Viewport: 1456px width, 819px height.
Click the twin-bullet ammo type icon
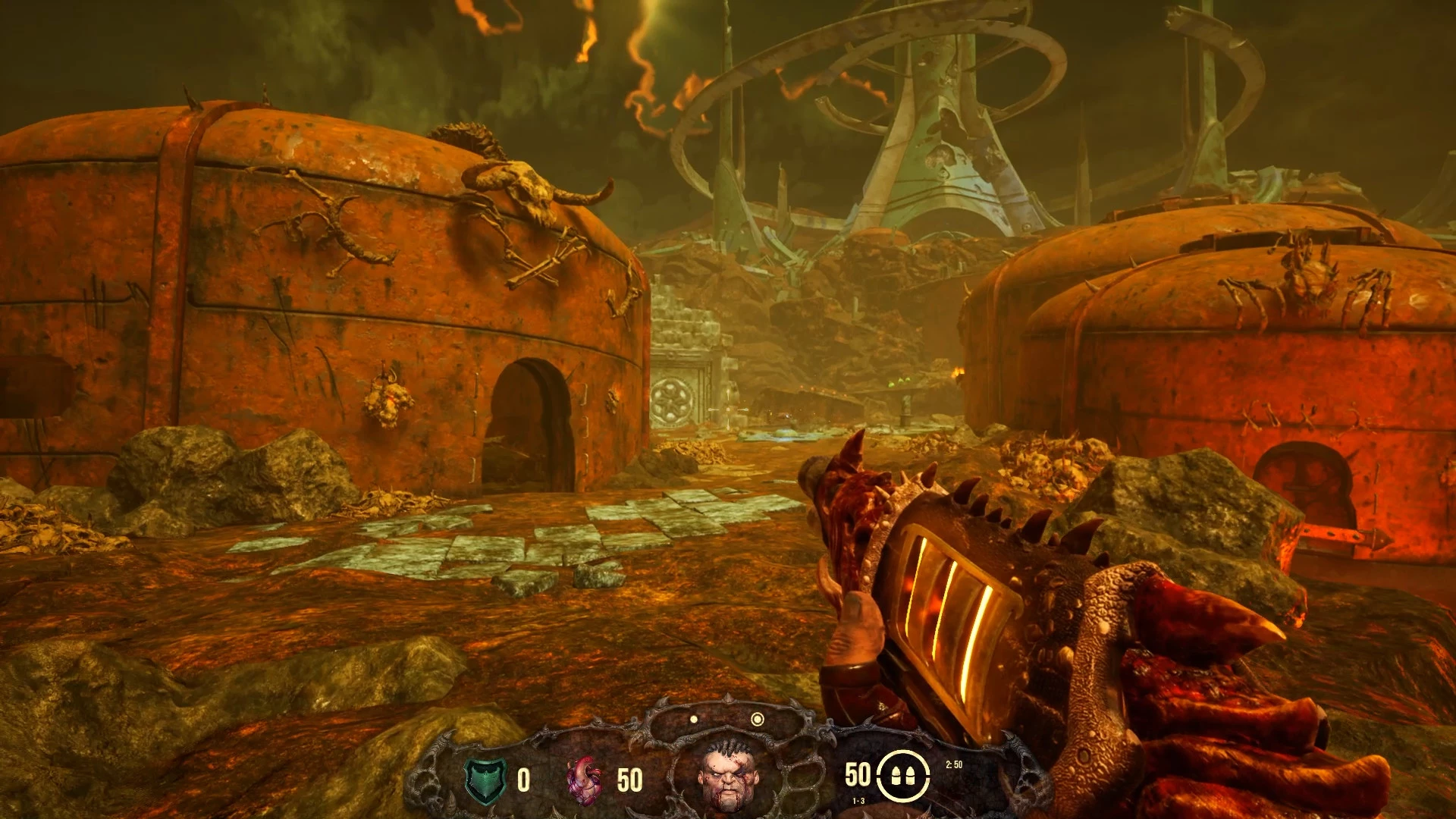click(902, 776)
